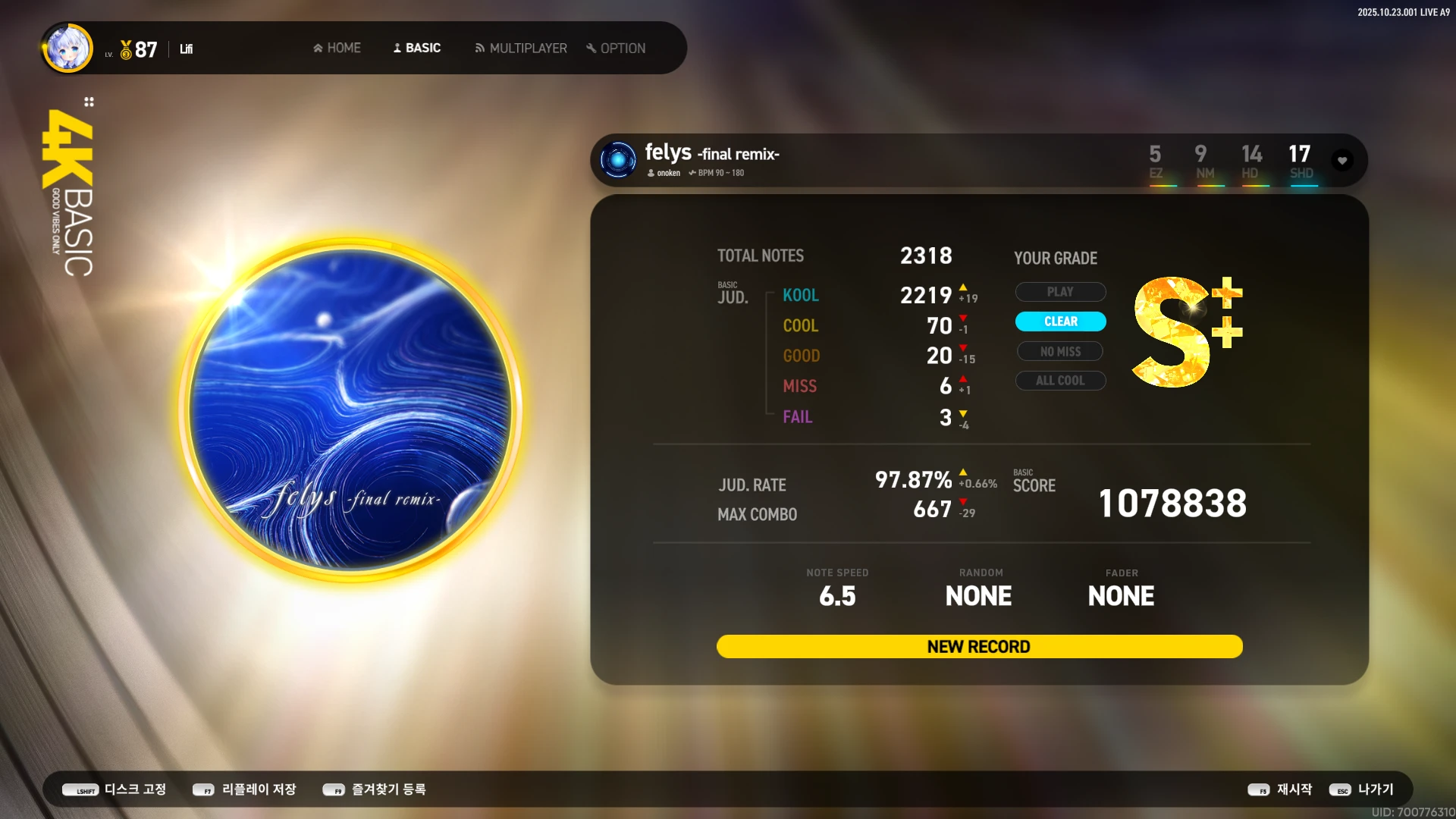Toggle the heart favorite button
This screenshot has height=819, width=1456.
(1342, 160)
